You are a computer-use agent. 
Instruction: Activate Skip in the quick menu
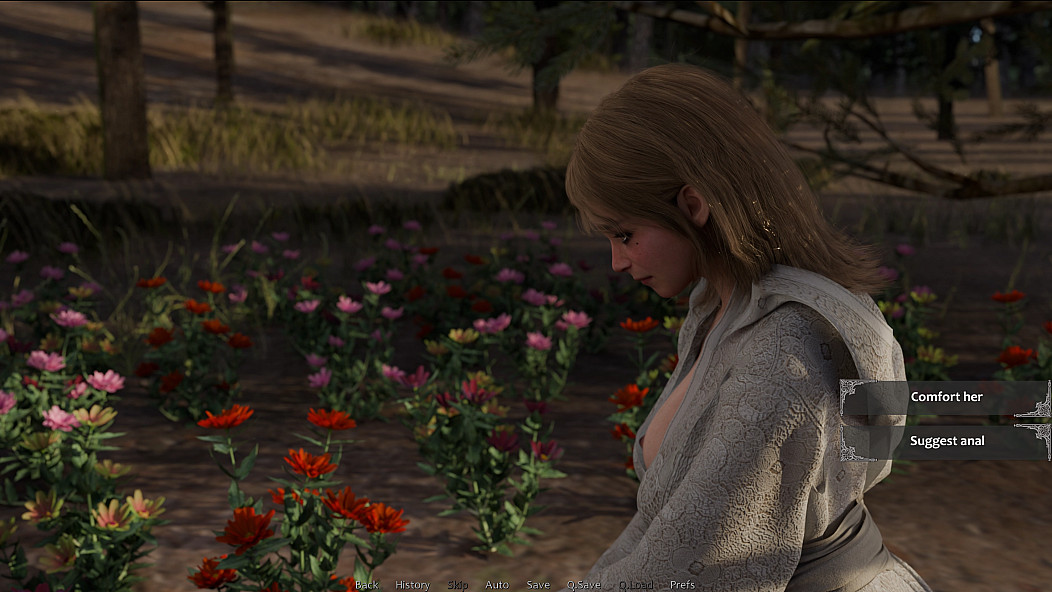pos(457,585)
